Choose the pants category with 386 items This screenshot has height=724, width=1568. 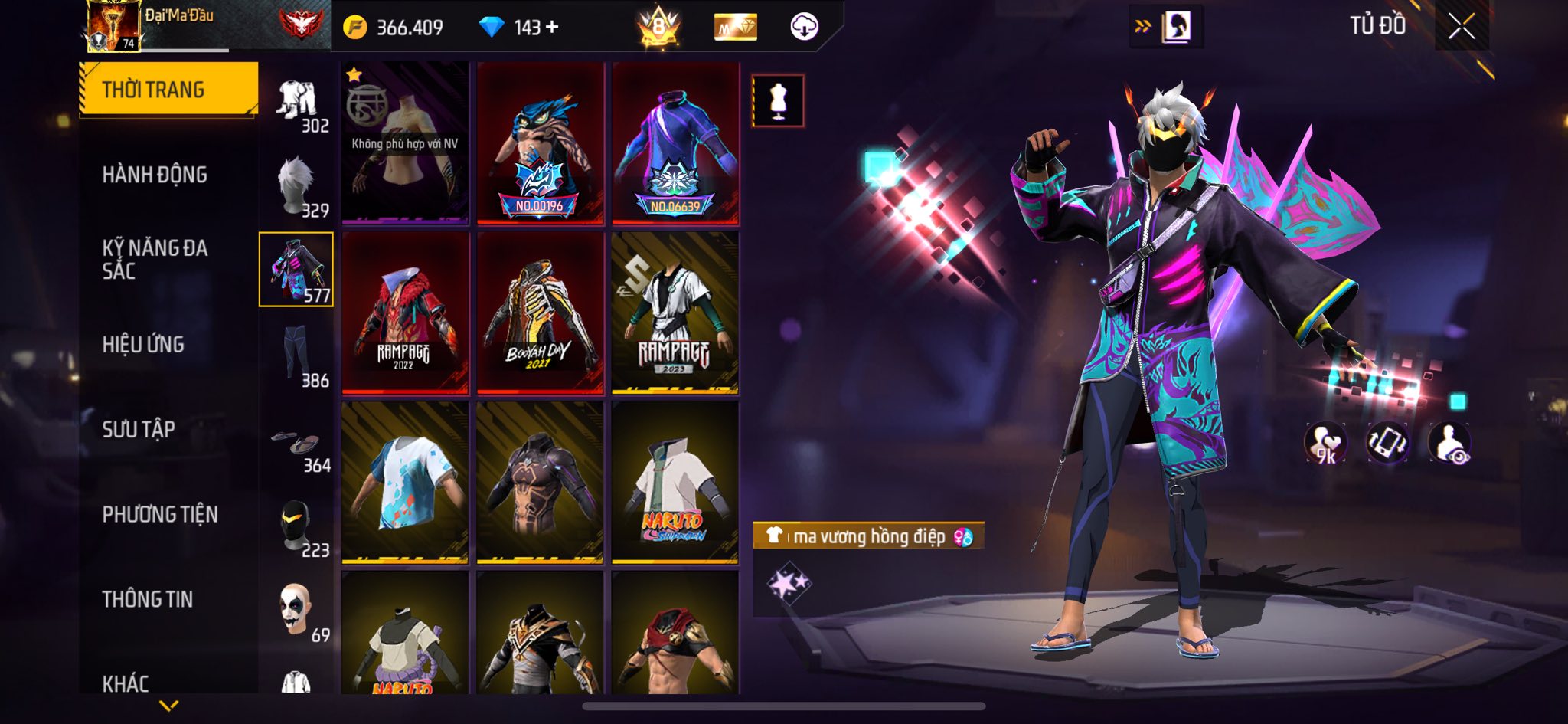point(297,355)
